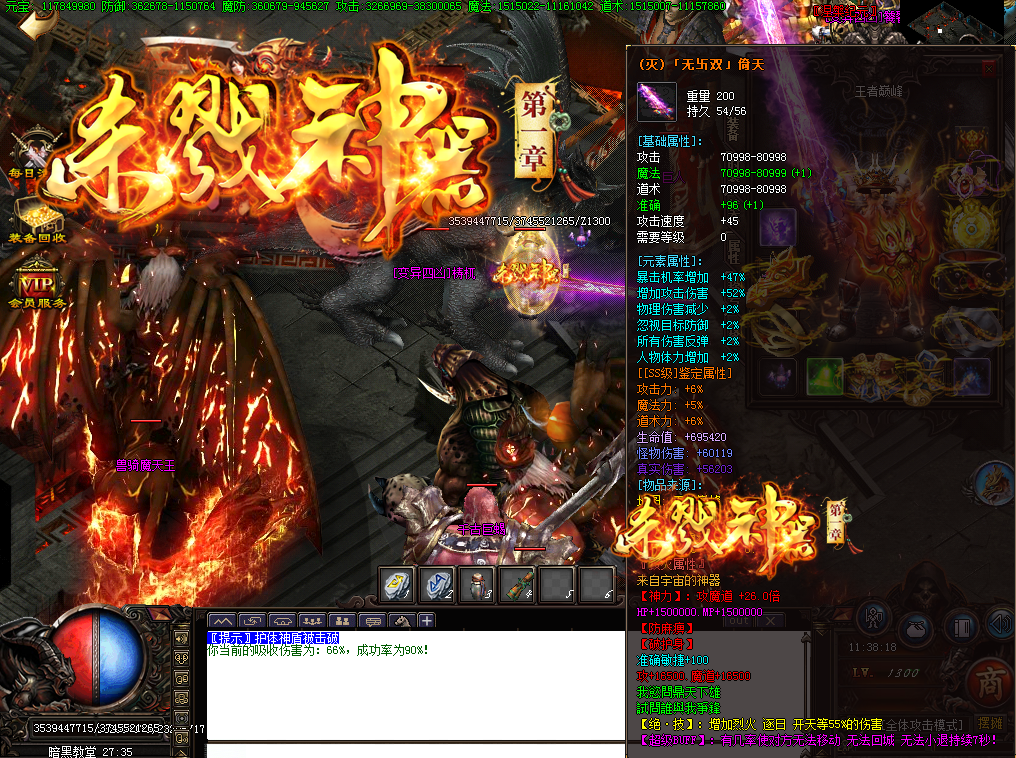Use the blue rune stone in hotbar slot 2
This screenshot has height=758, width=1016.
point(436,585)
